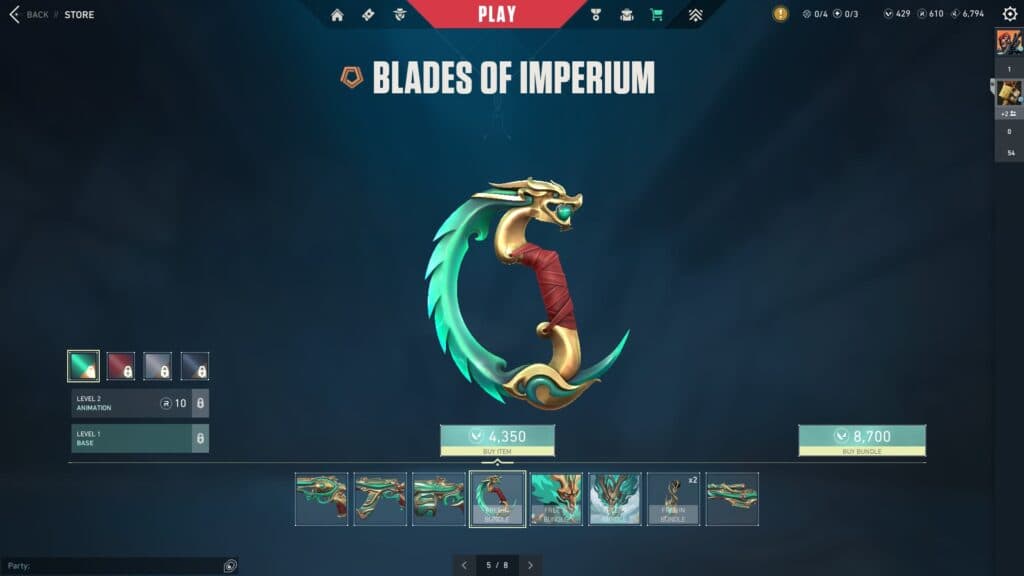
Task: Open the yellow exclamation alert icon
Action: point(780,14)
